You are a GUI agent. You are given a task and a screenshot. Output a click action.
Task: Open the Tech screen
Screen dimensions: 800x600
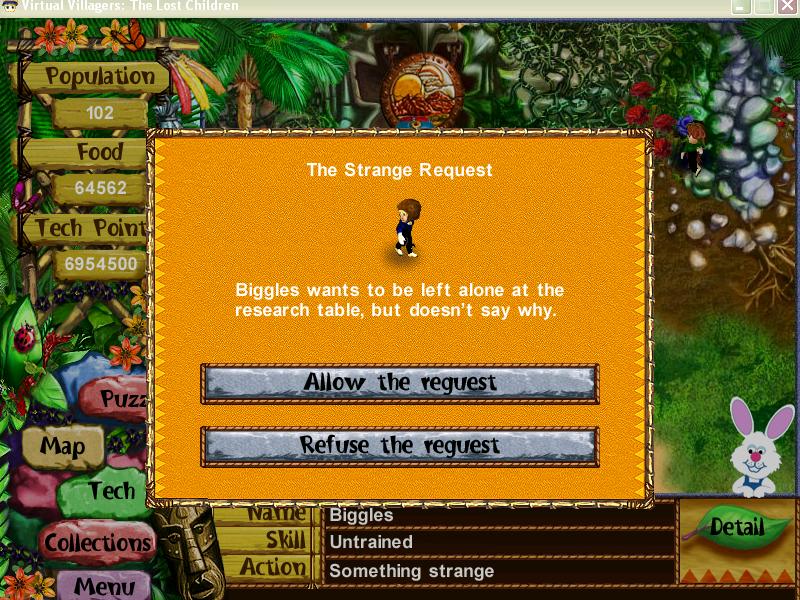108,492
